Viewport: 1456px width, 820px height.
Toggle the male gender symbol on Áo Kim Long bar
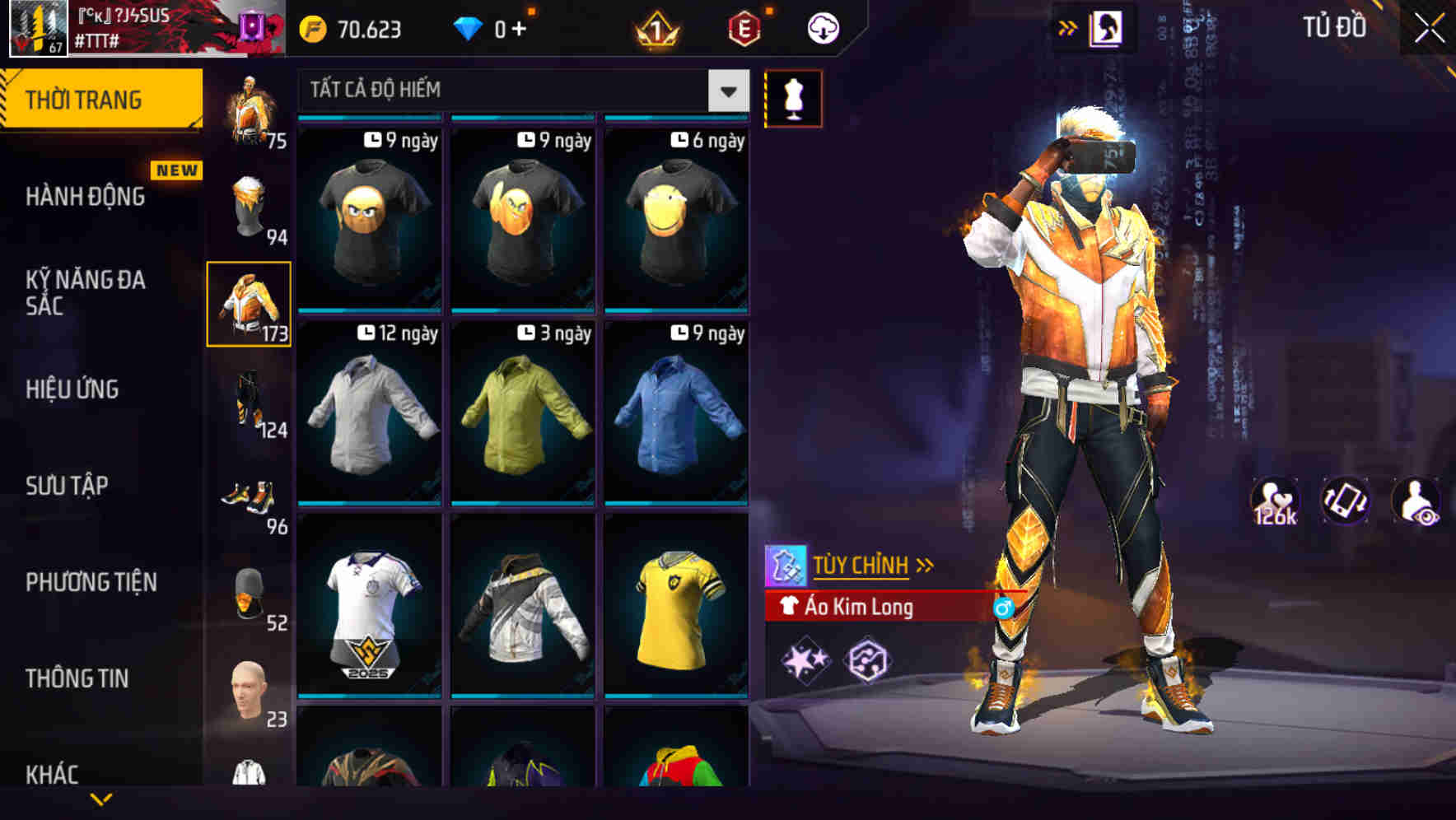tap(1003, 608)
